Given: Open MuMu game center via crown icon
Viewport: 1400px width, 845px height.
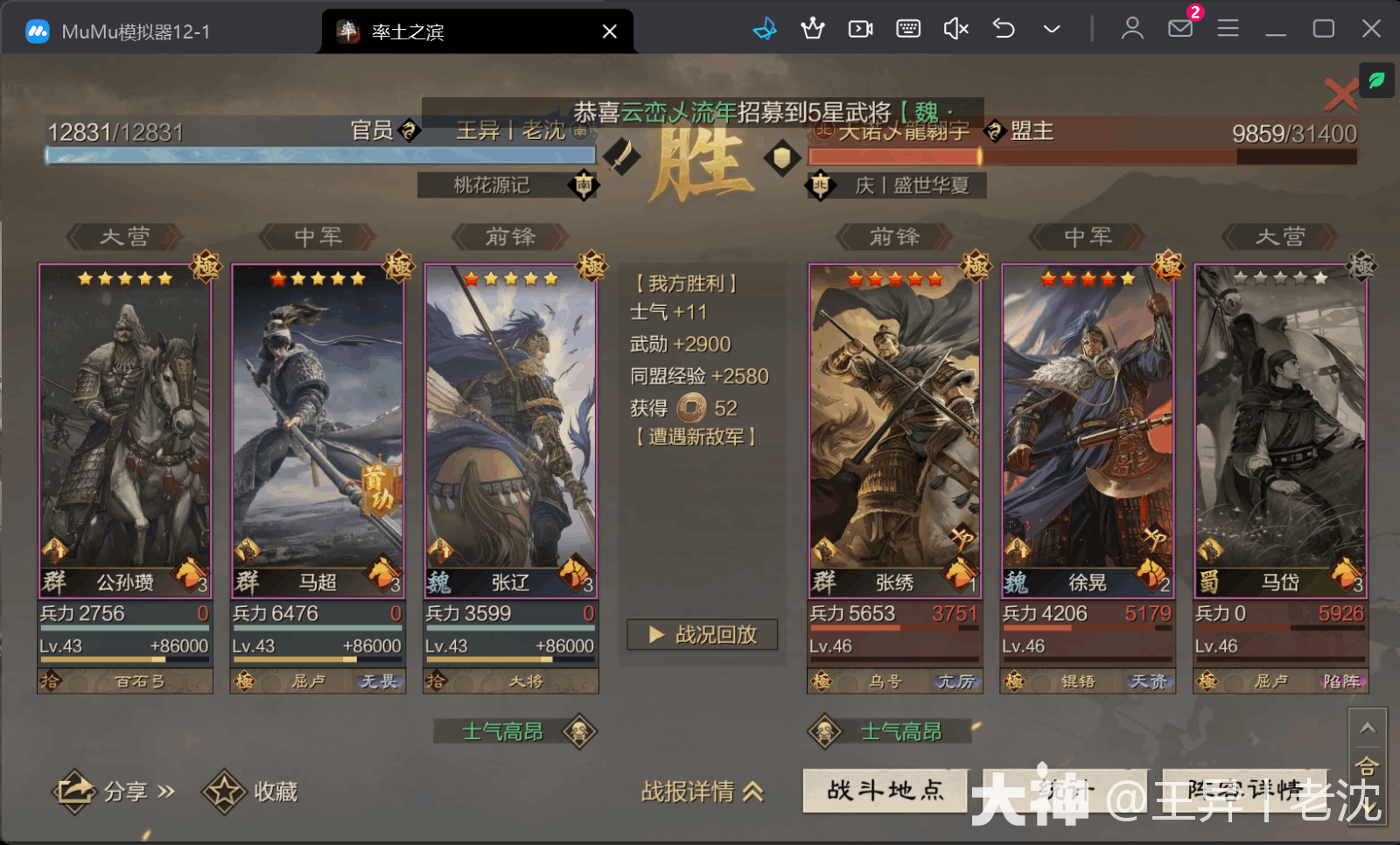Looking at the screenshot, I should point(813,29).
